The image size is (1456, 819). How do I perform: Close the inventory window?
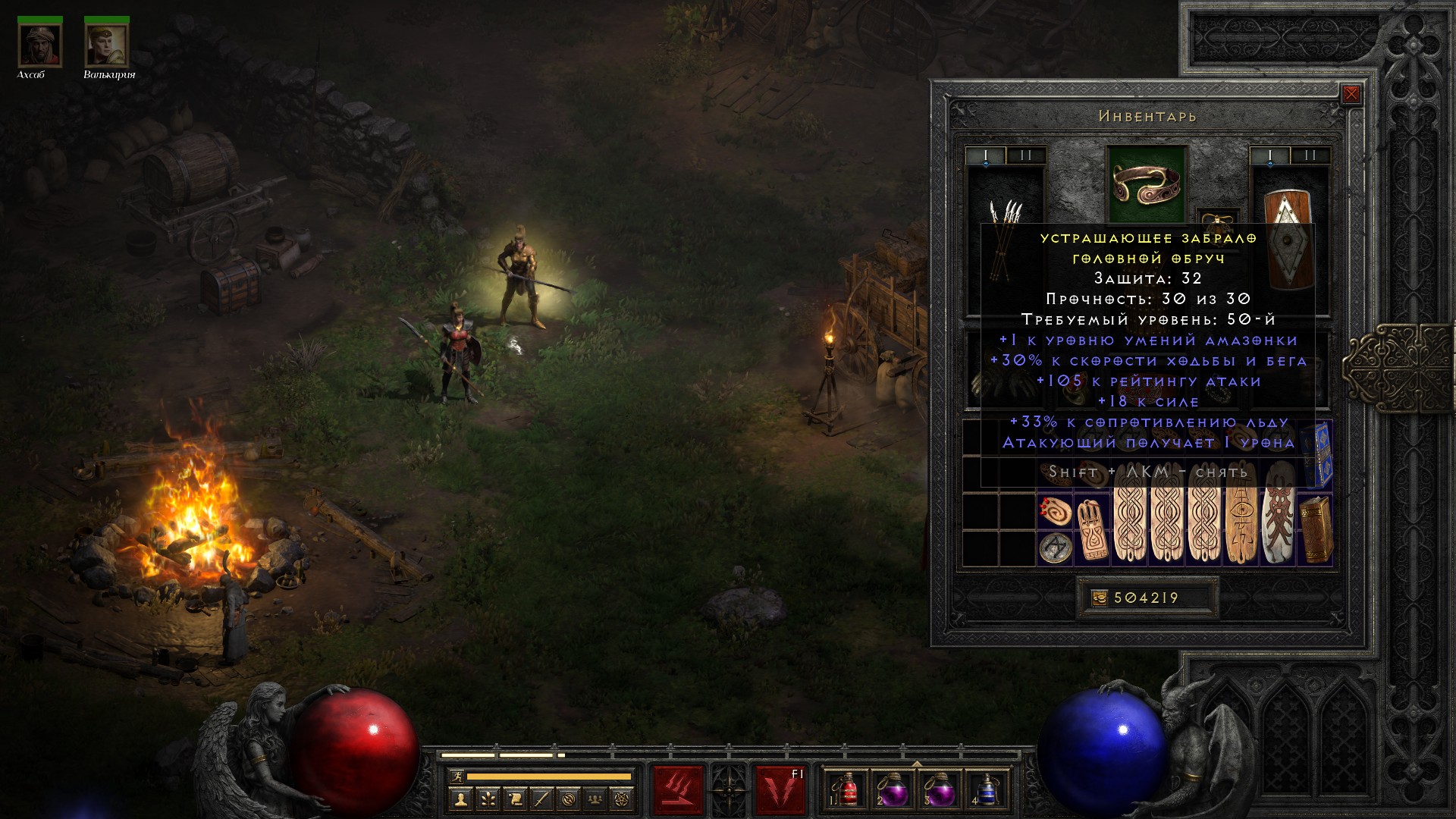pos(1351,94)
